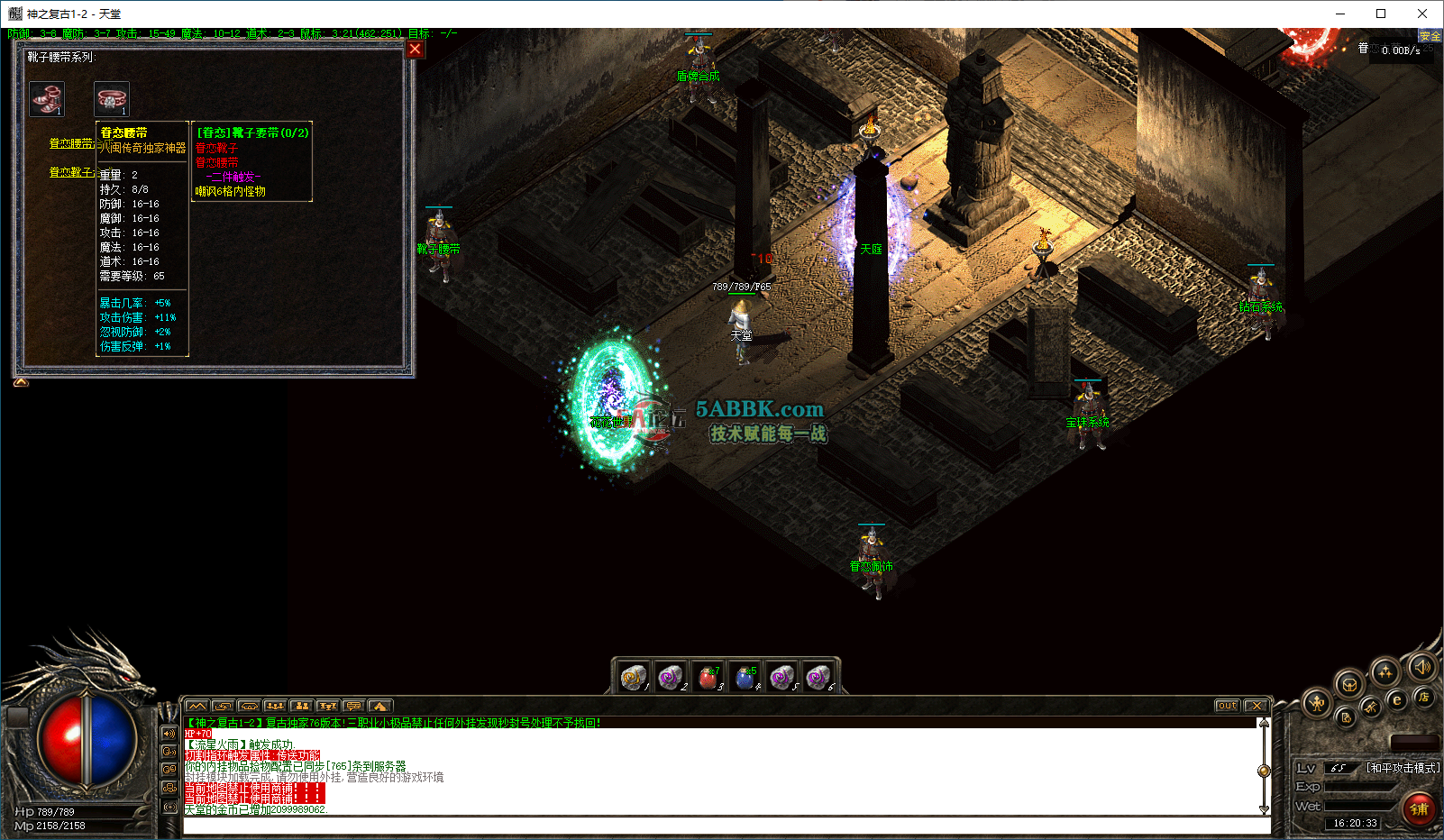Open the 店 shop round button
1444x840 pixels.
[1424, 697]
